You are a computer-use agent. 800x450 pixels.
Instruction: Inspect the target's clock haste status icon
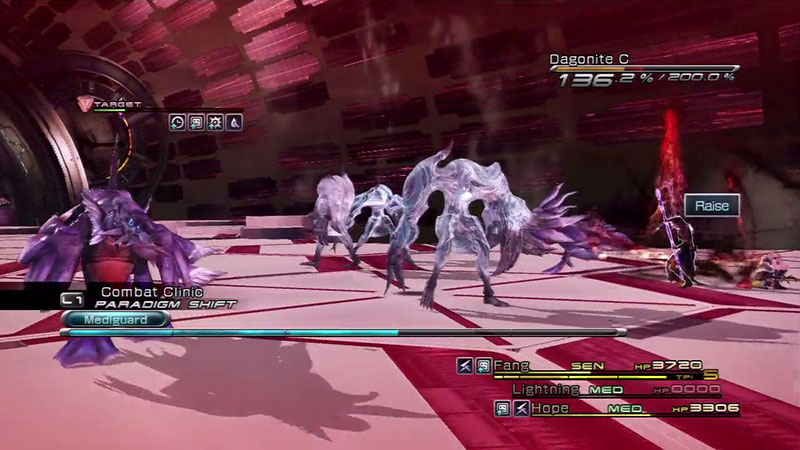click(176, 122)
